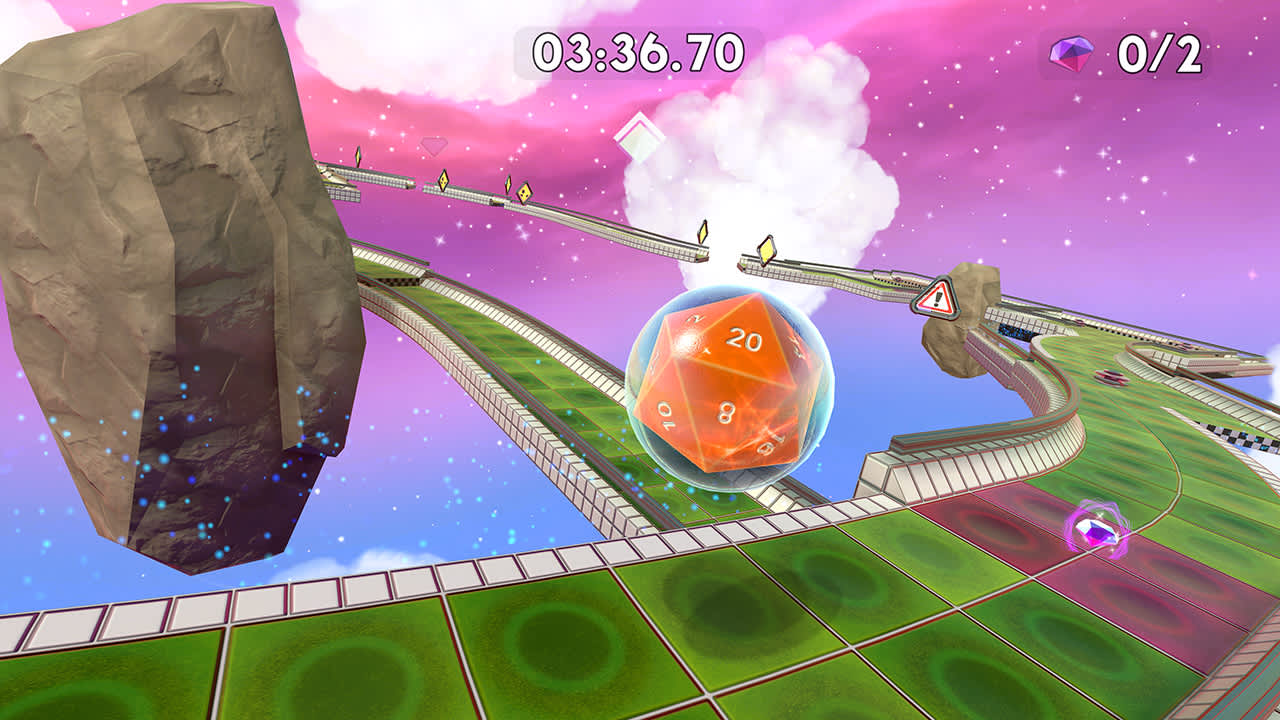
Task: Select the leftmost yellow flag on the far rail
Action: click(358, 155)
